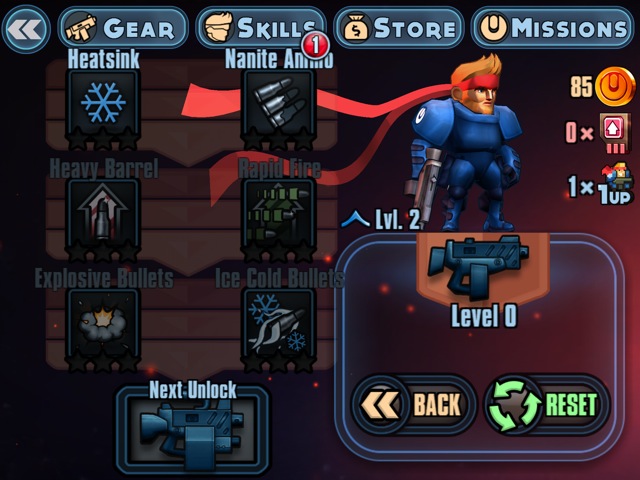Go back with the double-arrow button
This screenshot has width=640, height=480.
pyautogui.click(x=26, y=27)
